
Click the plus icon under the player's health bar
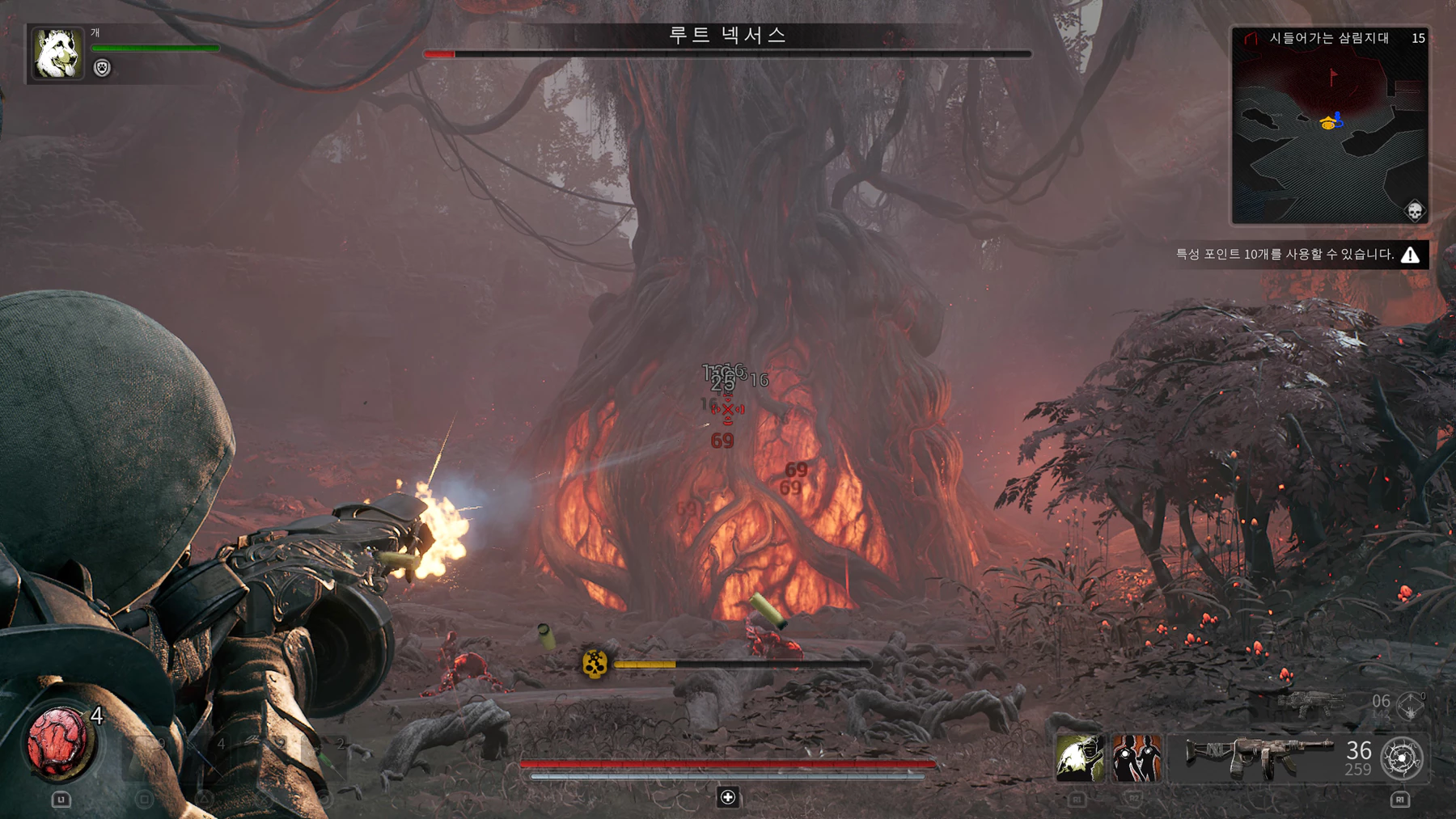pyautogui.click(x=728, y=797)
